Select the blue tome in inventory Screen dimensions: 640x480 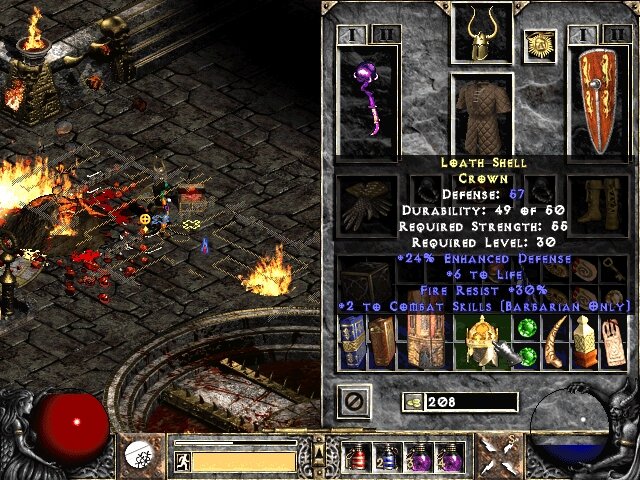click(353, 342)
